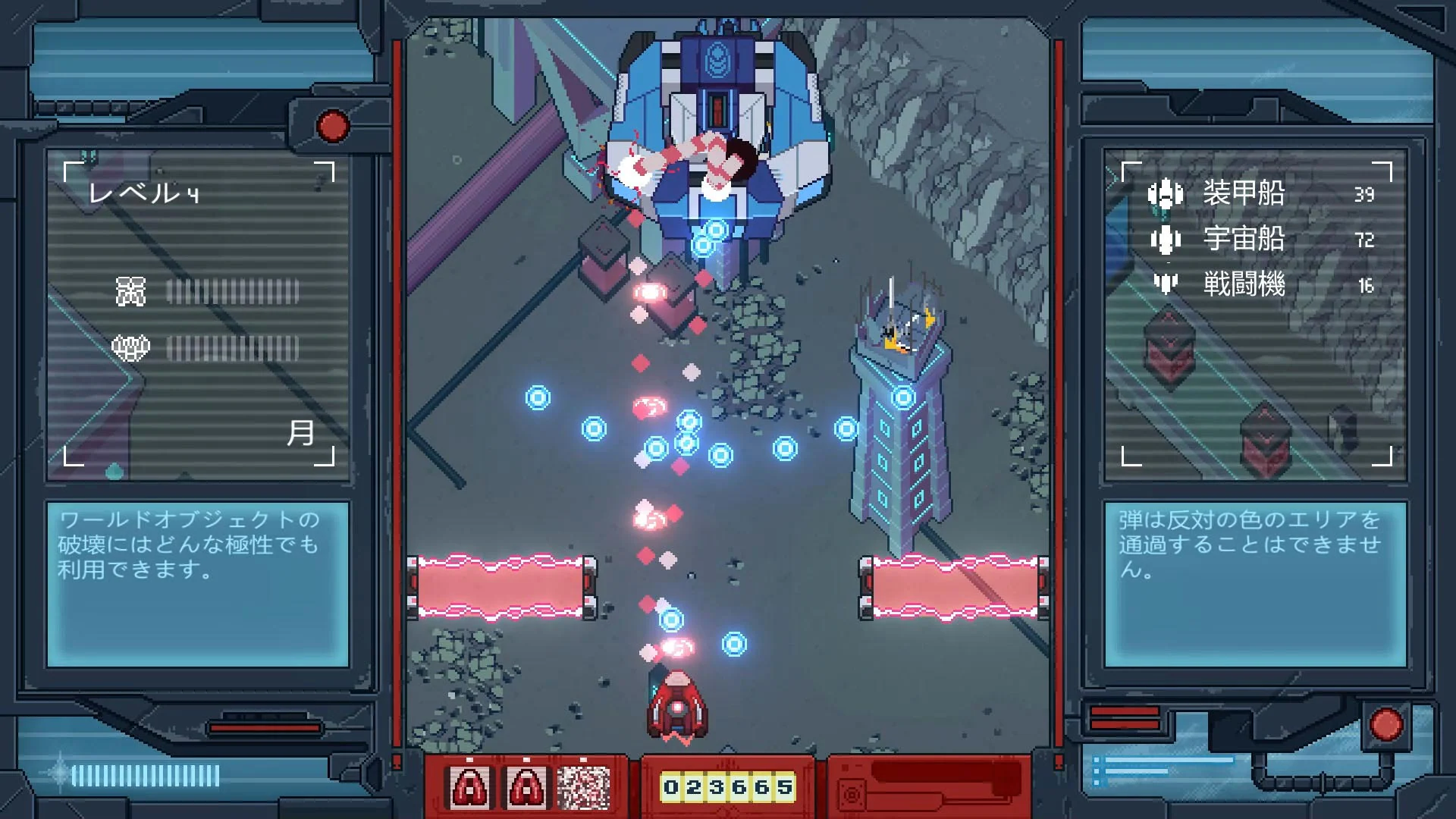Image resolution: width=1456 pixels, height=819 pixels.
Task: Toggle the red indicator light top-left panel
Action: coord(331,126)
